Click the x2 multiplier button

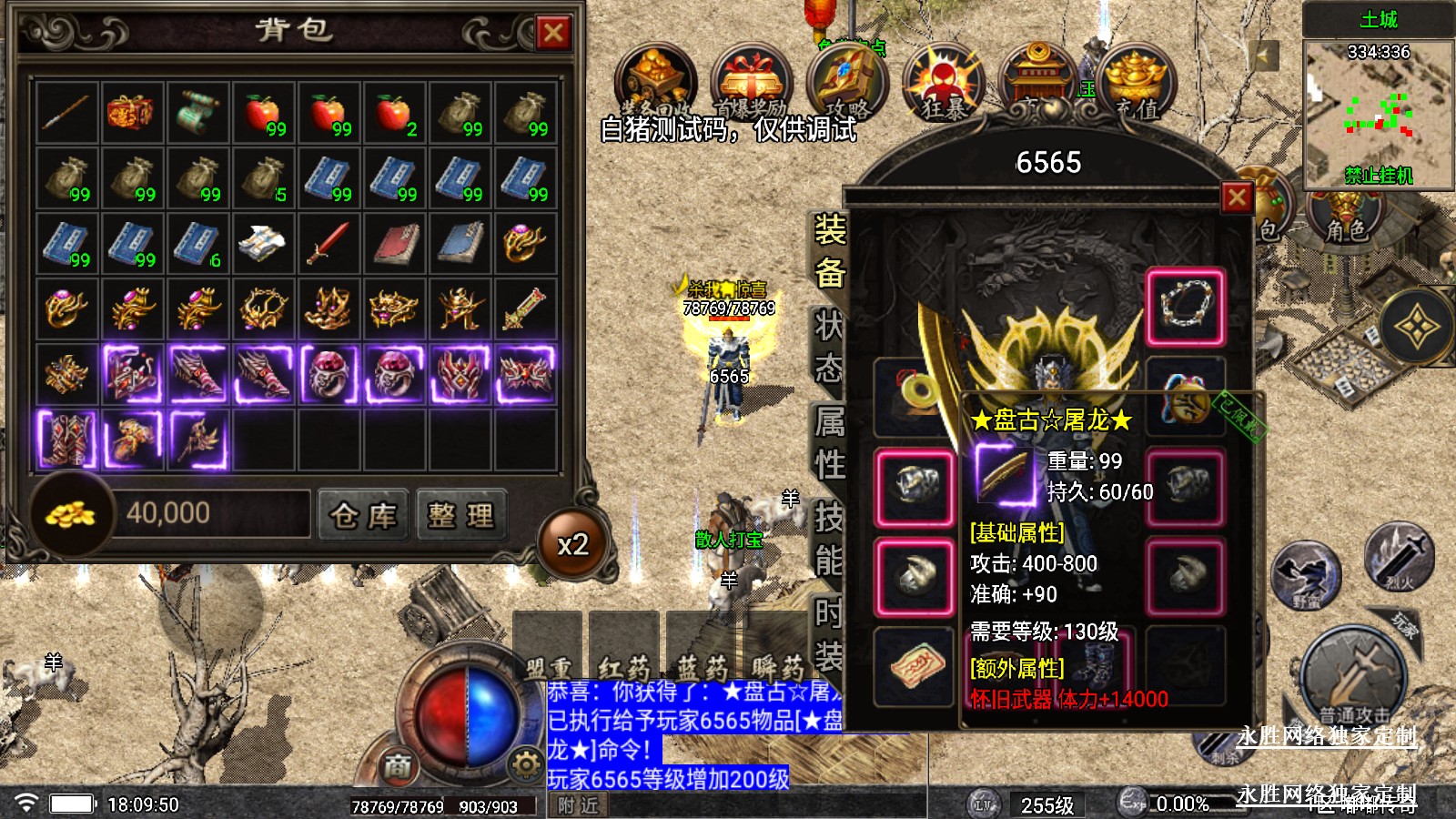573,544
